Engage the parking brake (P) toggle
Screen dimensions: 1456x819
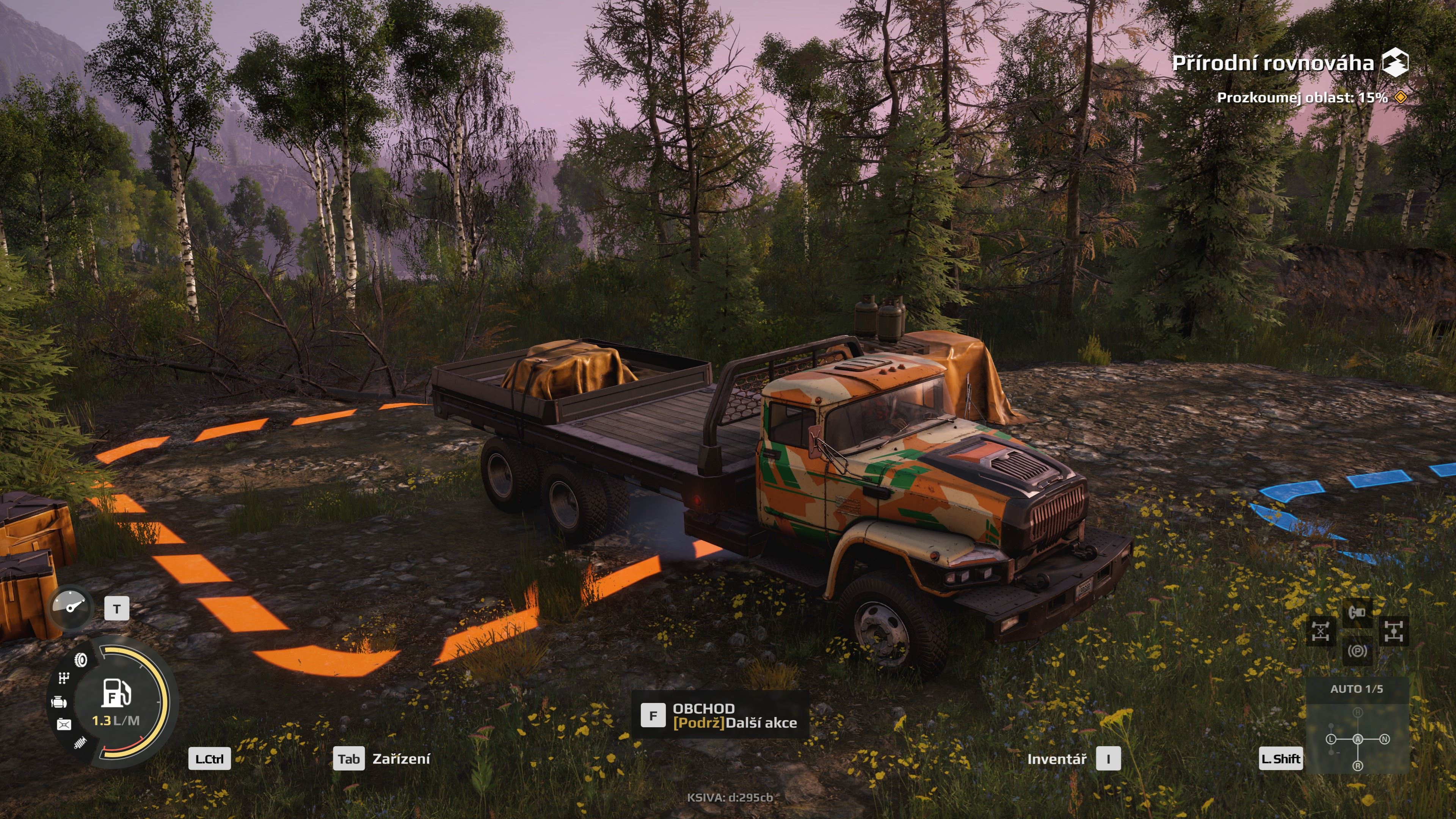pyautogui.click(x=1358, y=651)
